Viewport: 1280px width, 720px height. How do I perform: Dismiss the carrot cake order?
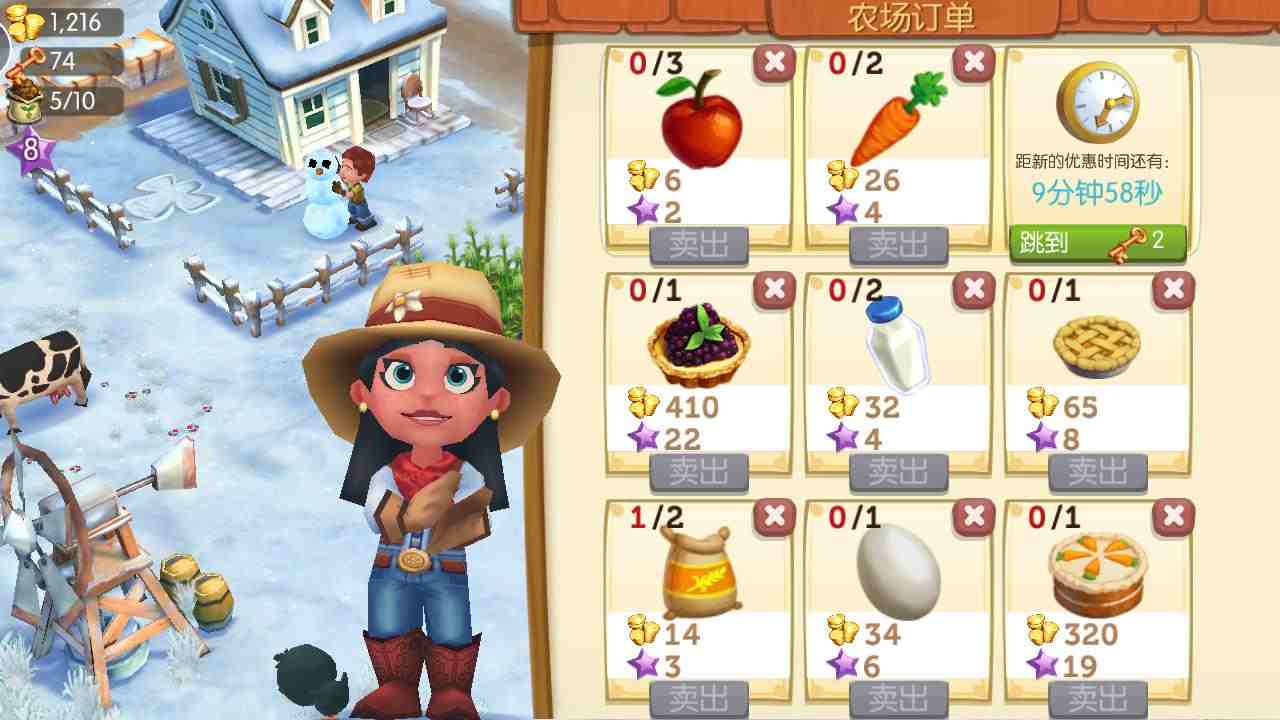click(x=1172, y=517)
